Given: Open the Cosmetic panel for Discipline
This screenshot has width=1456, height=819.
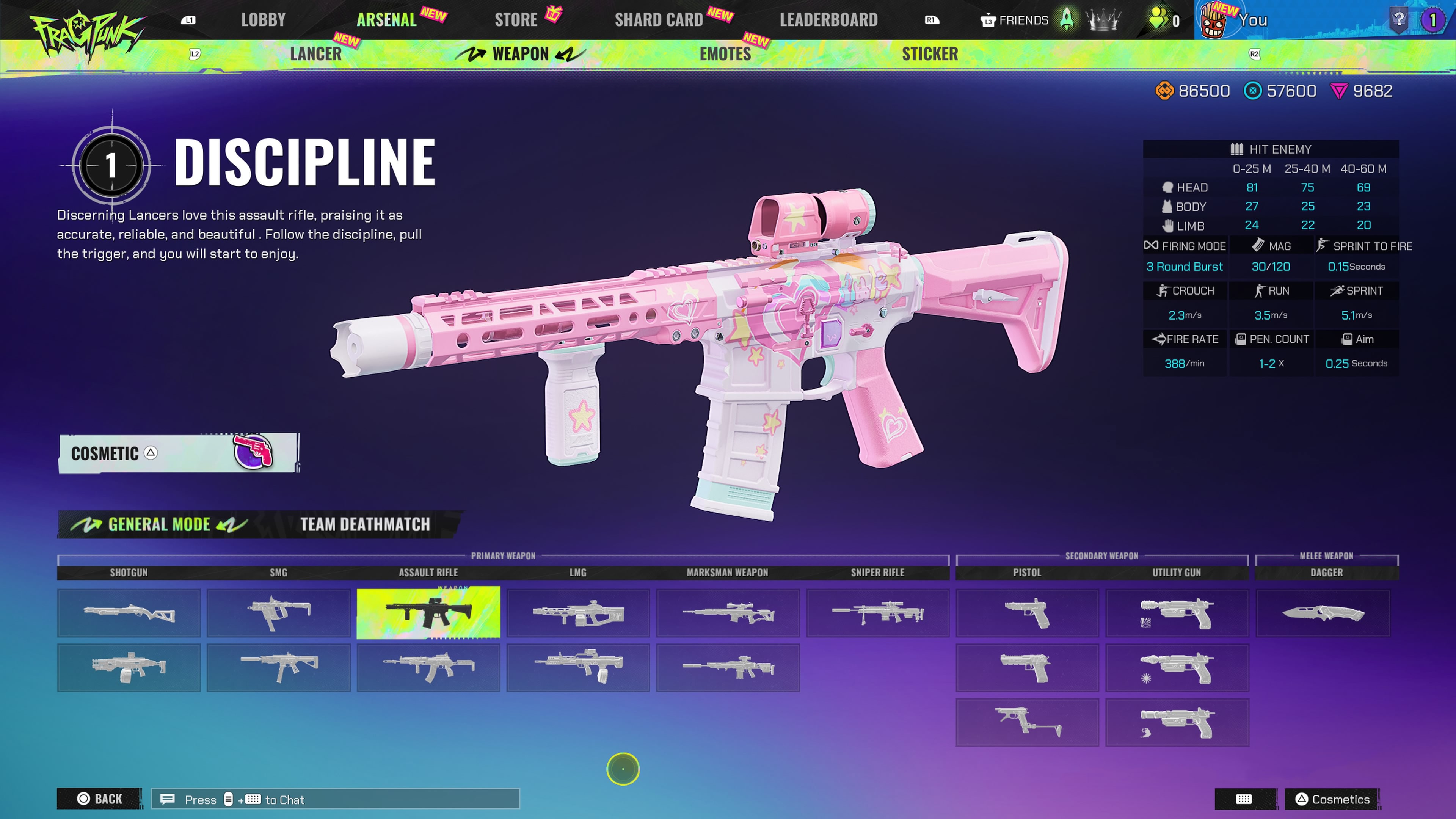Looking at the screenshot, I should click(x=179, y=453).
